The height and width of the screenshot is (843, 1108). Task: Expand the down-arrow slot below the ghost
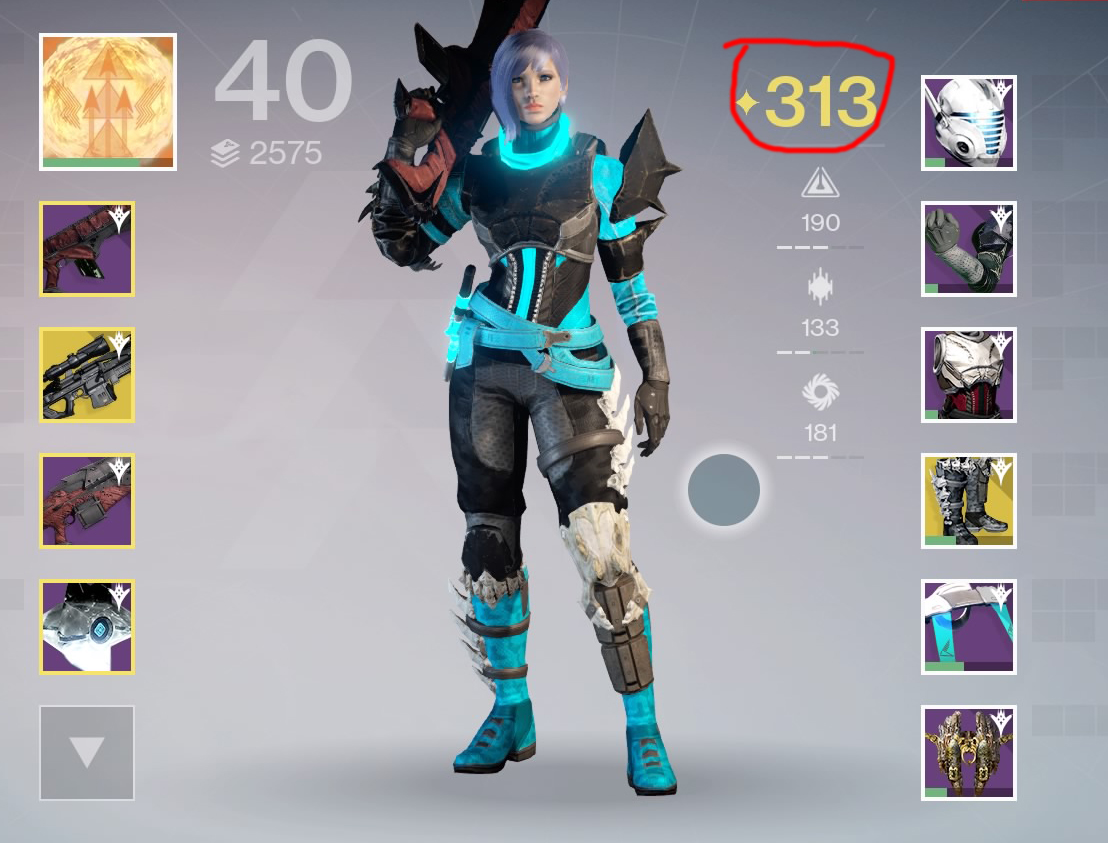pyautogui.click(x=87, y=753)
